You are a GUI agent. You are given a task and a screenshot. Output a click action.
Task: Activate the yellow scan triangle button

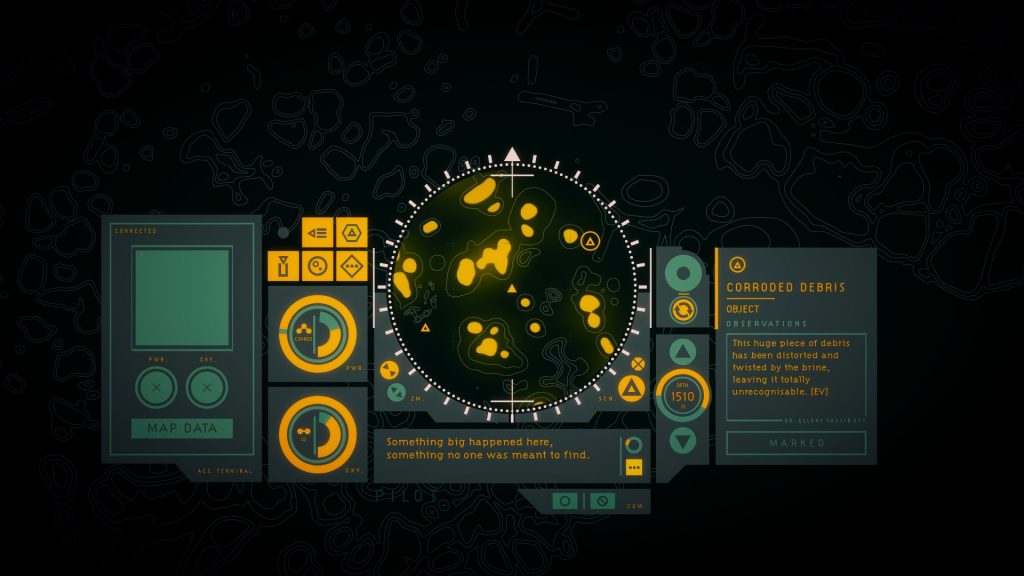pos(631,387)
